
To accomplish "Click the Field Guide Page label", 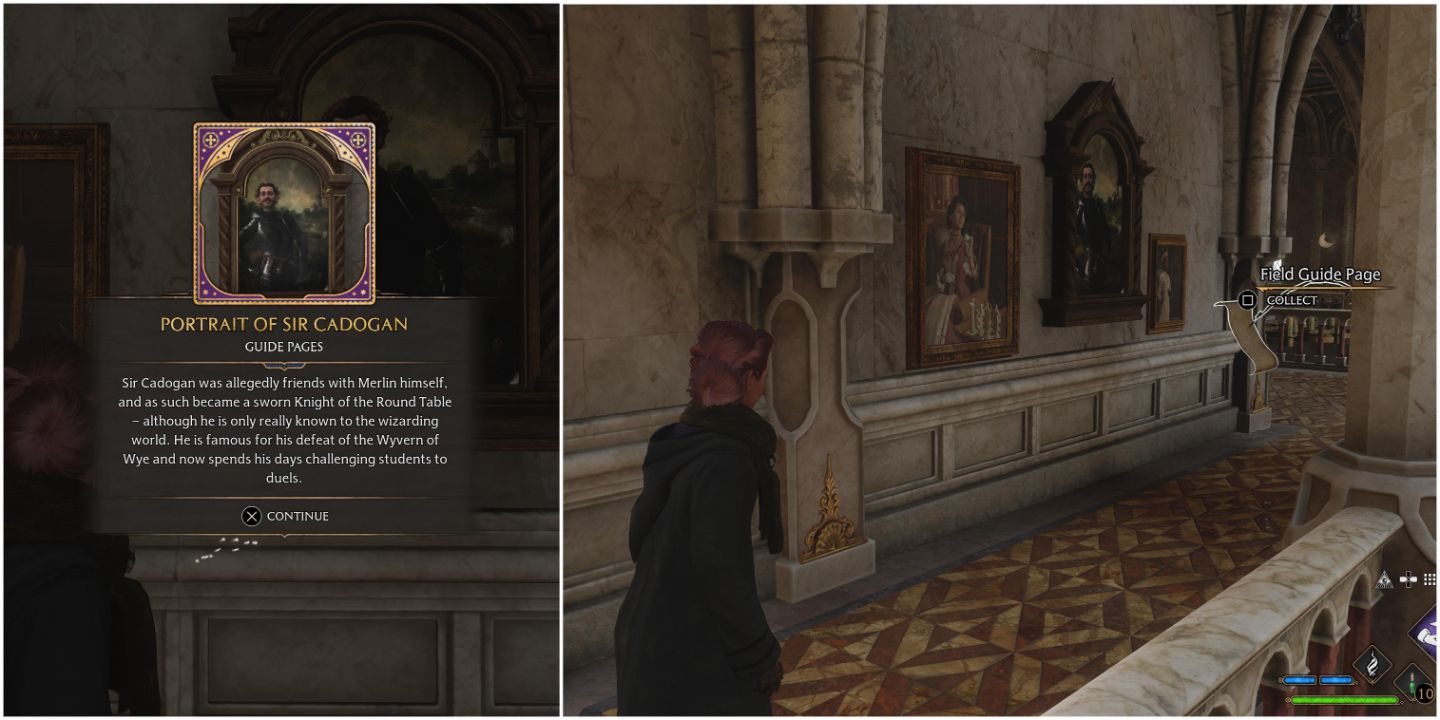I will point(1320,274).
